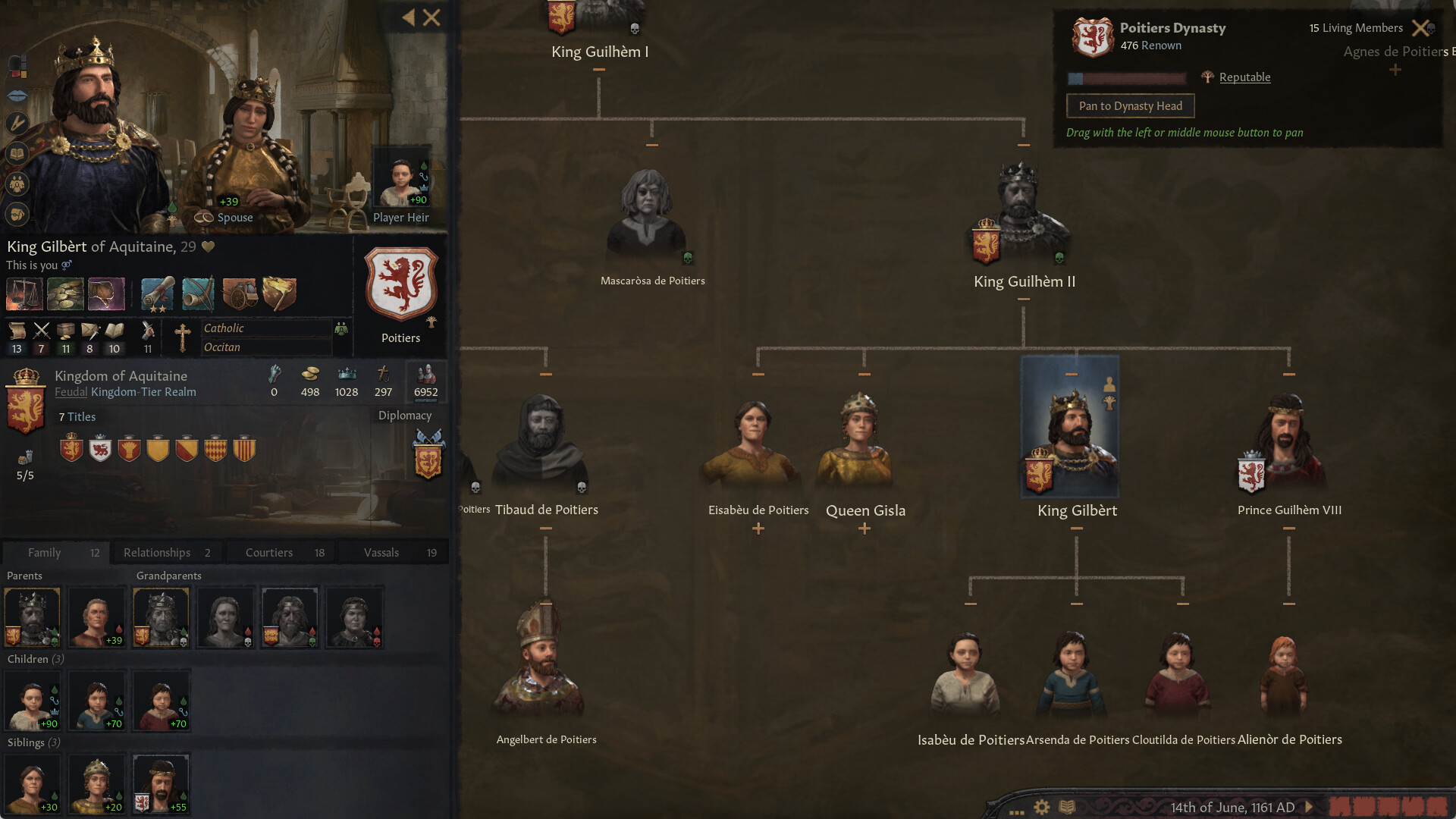
Task: Expand the plus under Queen Gisla
Action: (x=864, y=529)
